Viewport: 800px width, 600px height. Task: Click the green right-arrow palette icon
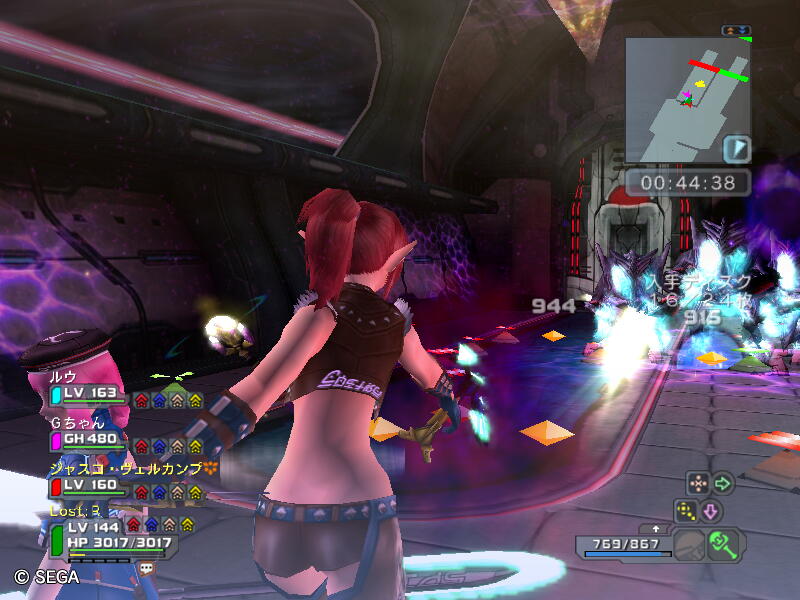[x=722, y=484]
